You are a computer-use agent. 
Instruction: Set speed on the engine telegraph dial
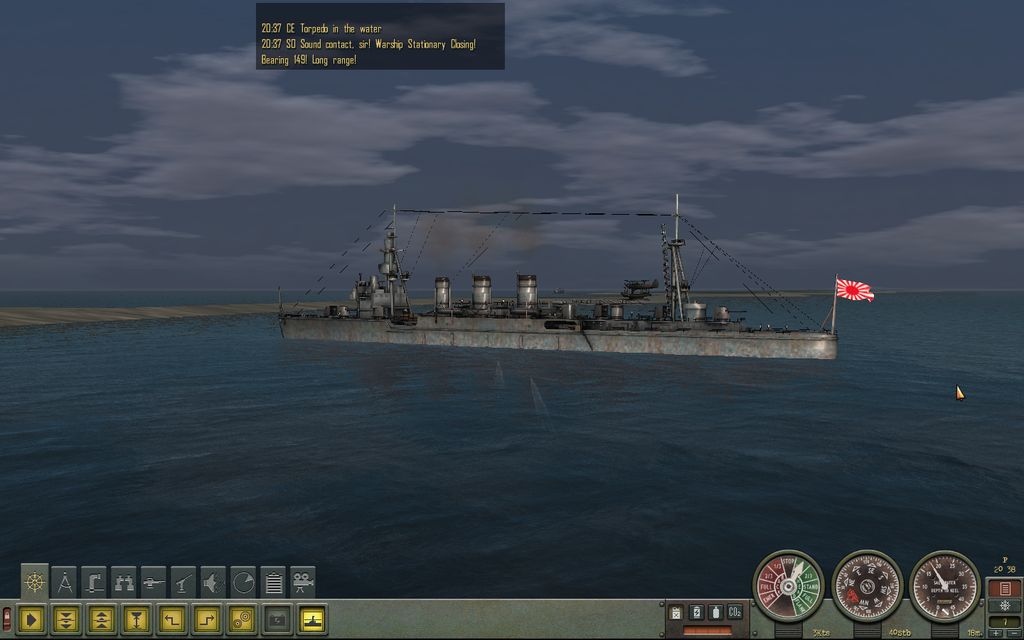(x=787, y=586)
